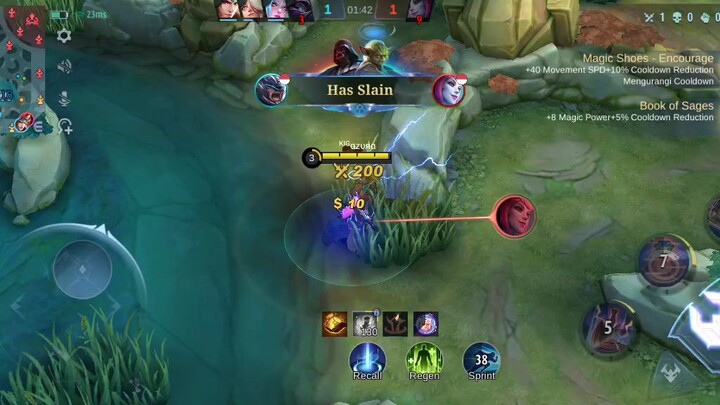This screenshot has height=405, width=720.
Task: Activate the skill on 7-second cooldown
Action: click(663, 261)
